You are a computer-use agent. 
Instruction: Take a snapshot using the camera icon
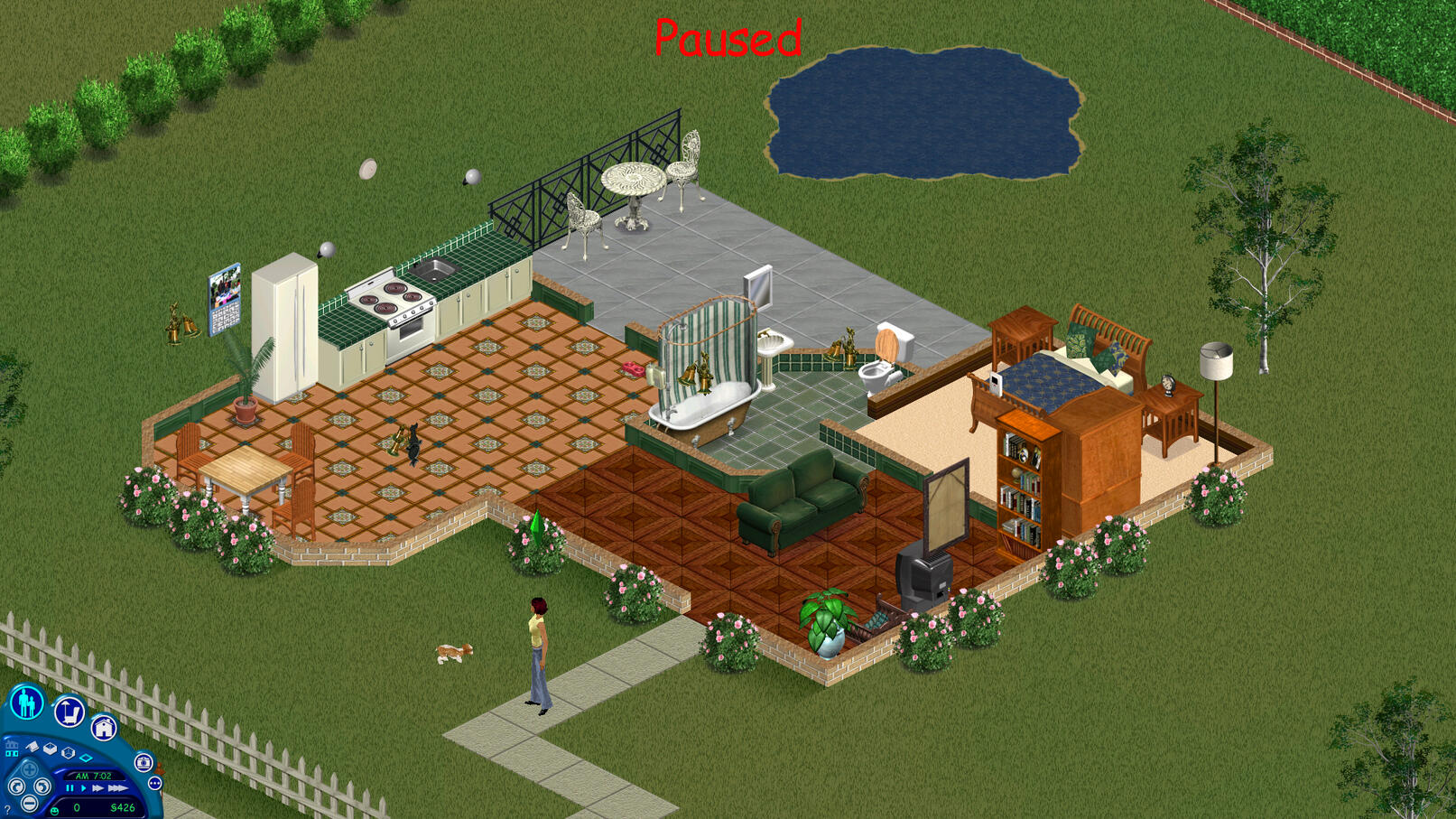pos(144,763)
